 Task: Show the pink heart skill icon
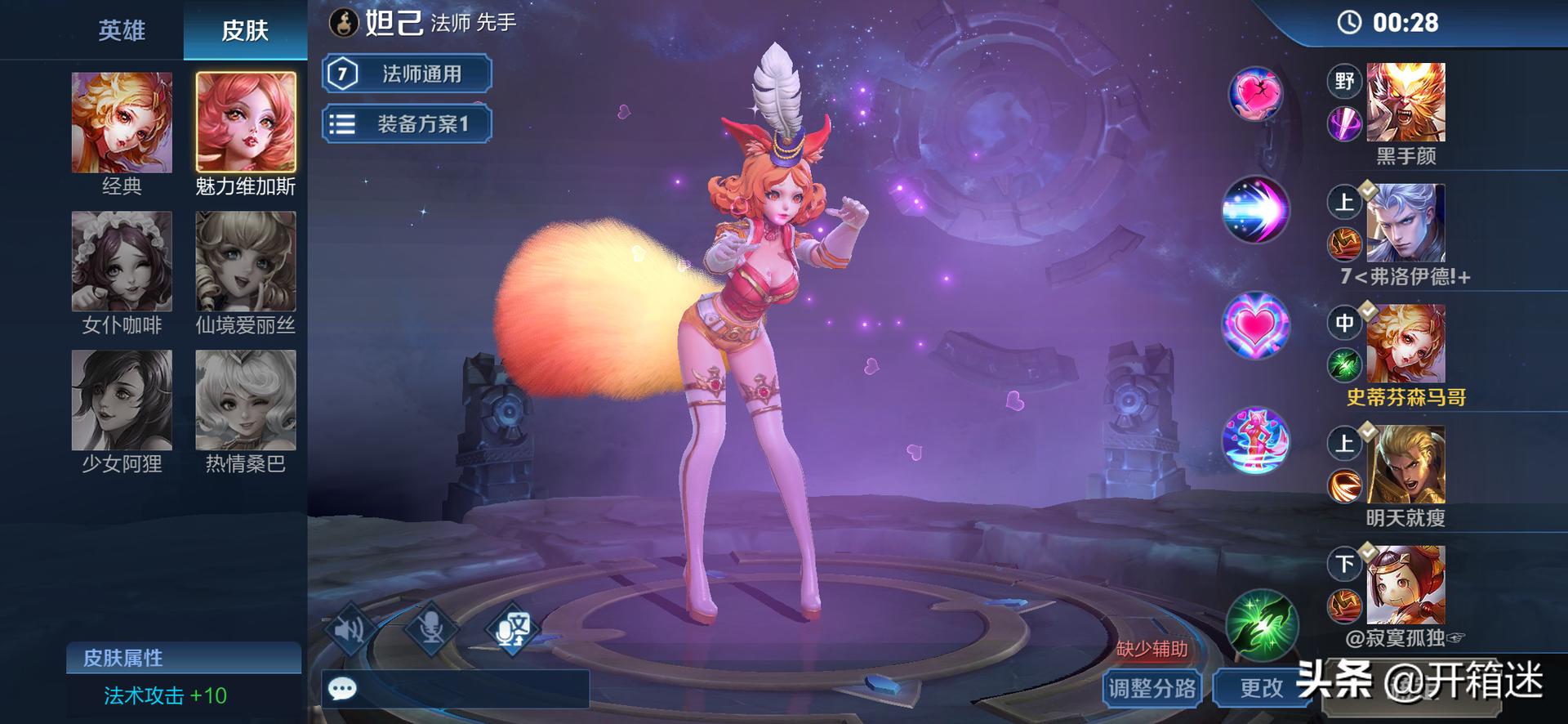tap(1256, 325)
